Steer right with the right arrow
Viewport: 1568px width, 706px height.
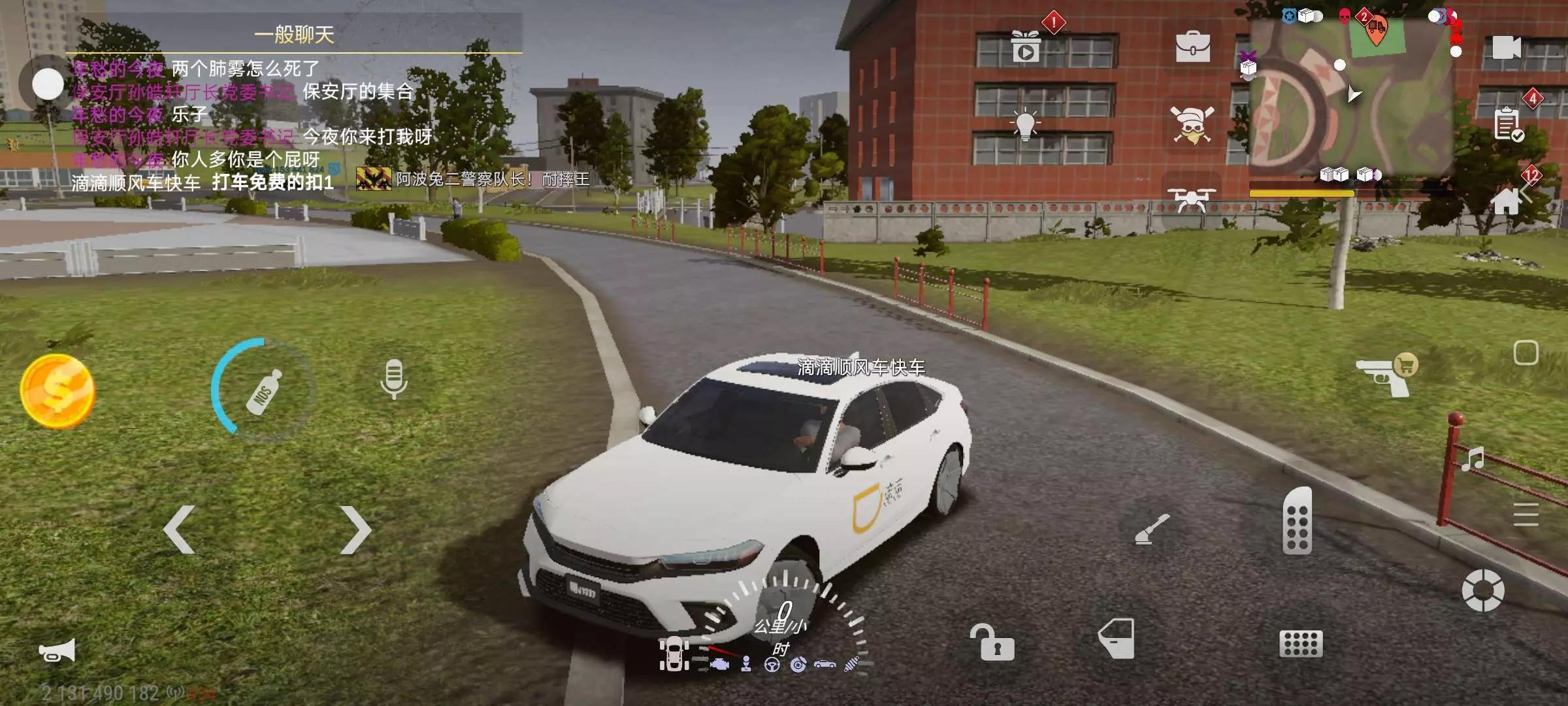pos(355,529)
